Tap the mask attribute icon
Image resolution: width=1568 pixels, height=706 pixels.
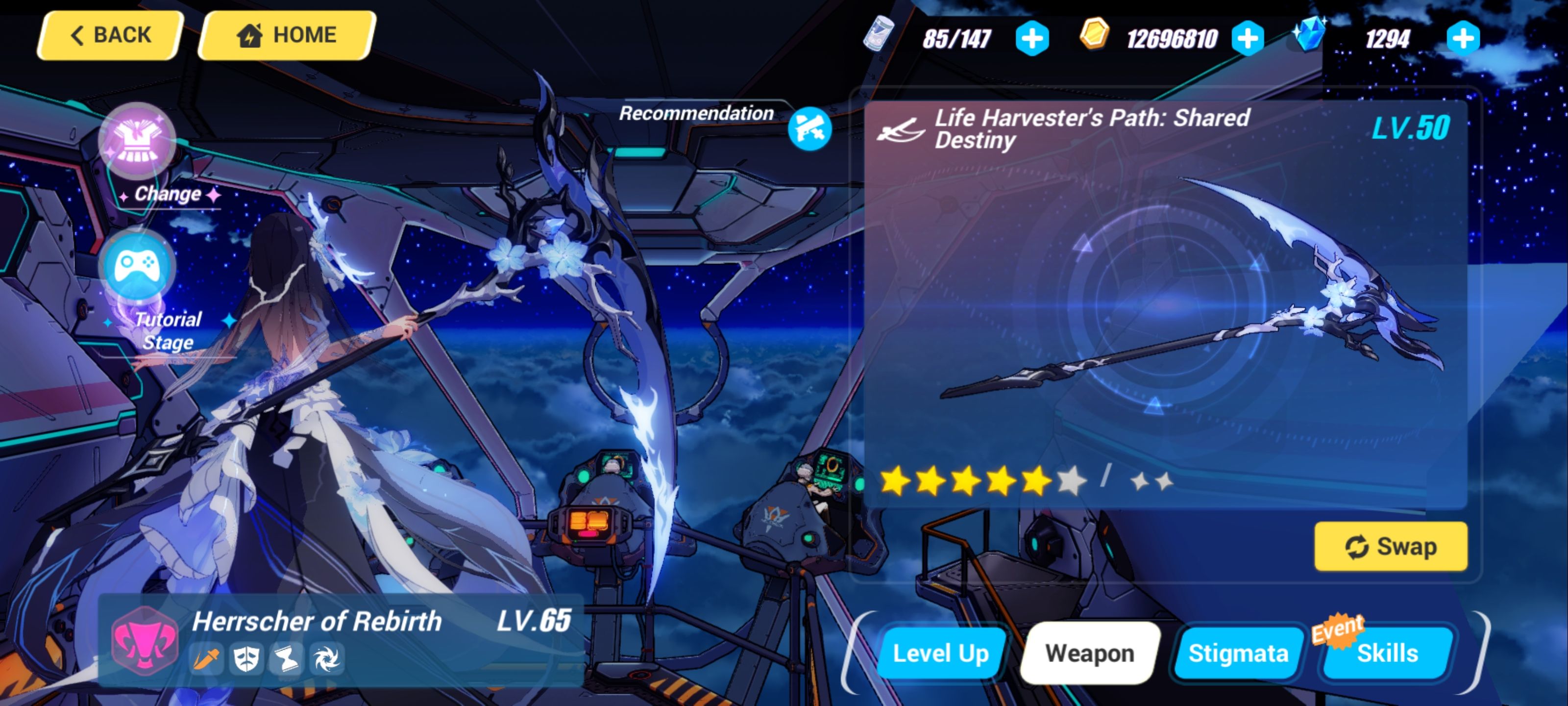click(247, 658)
